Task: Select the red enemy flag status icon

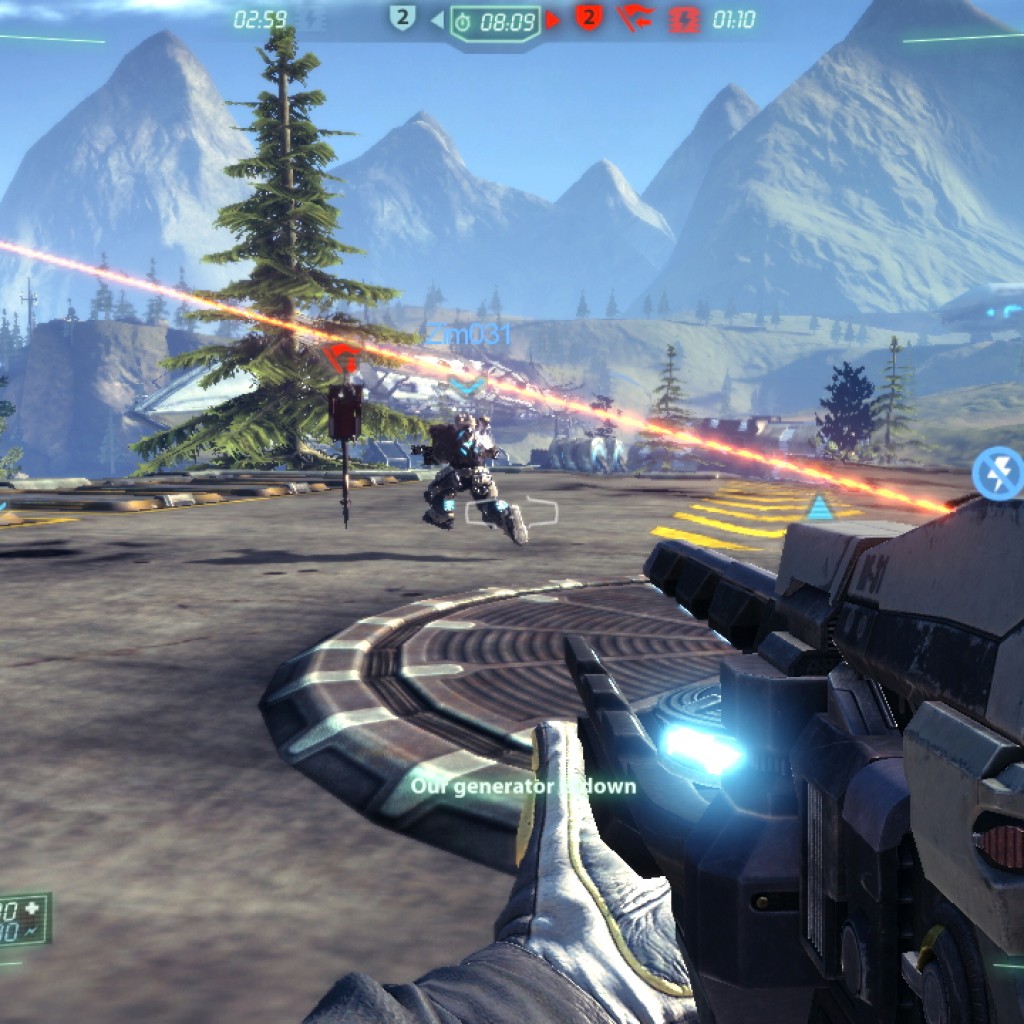Action: 635,19
